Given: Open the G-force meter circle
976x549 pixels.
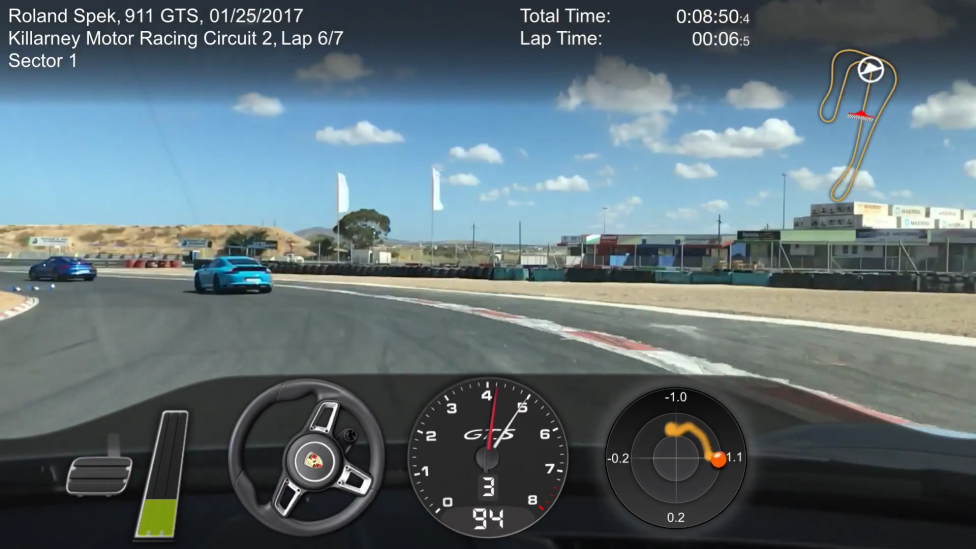Looking at the screenshot, I should coord(676,457).
